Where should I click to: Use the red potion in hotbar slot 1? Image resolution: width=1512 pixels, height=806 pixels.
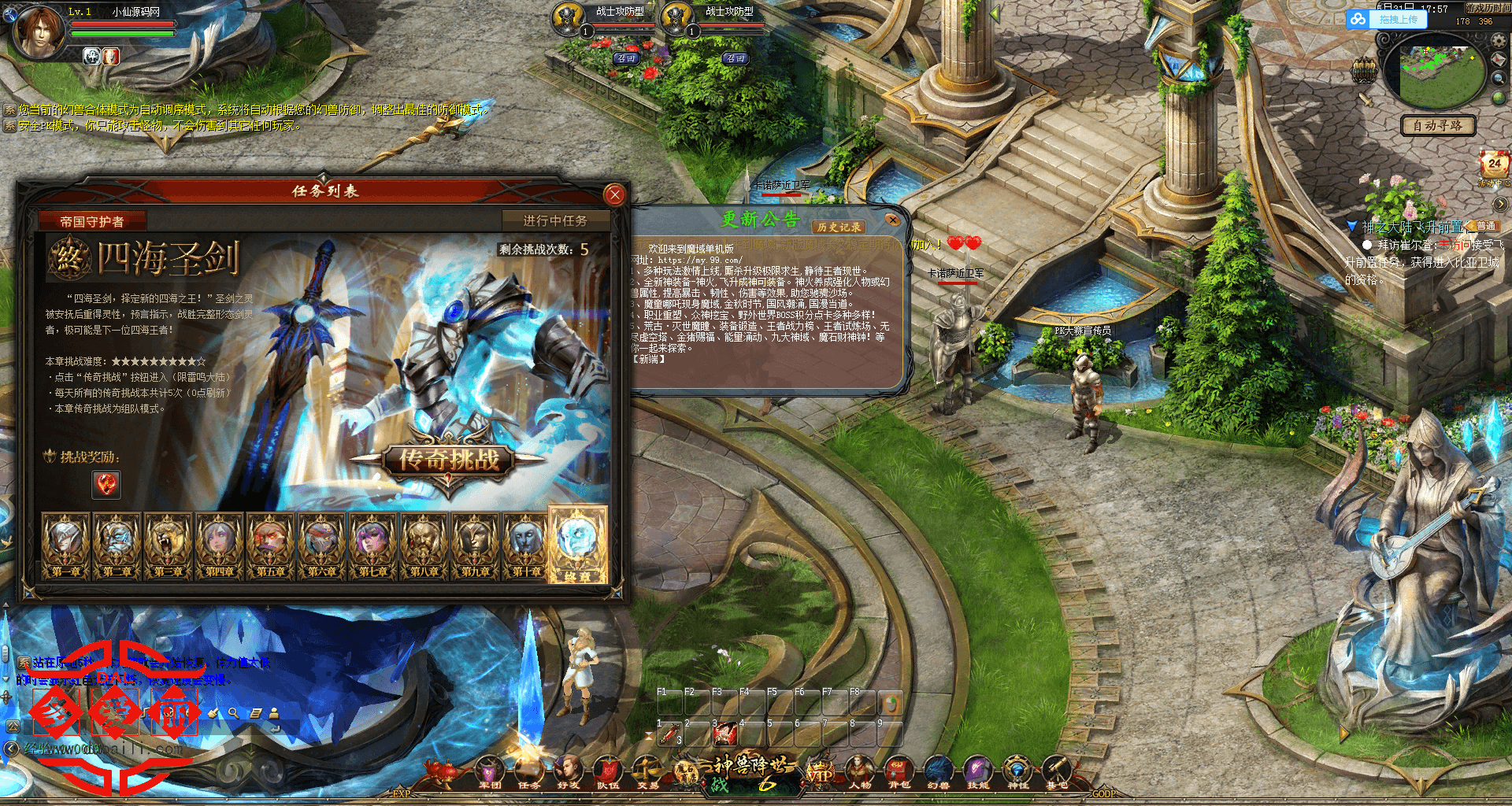(x=669, y=734)
